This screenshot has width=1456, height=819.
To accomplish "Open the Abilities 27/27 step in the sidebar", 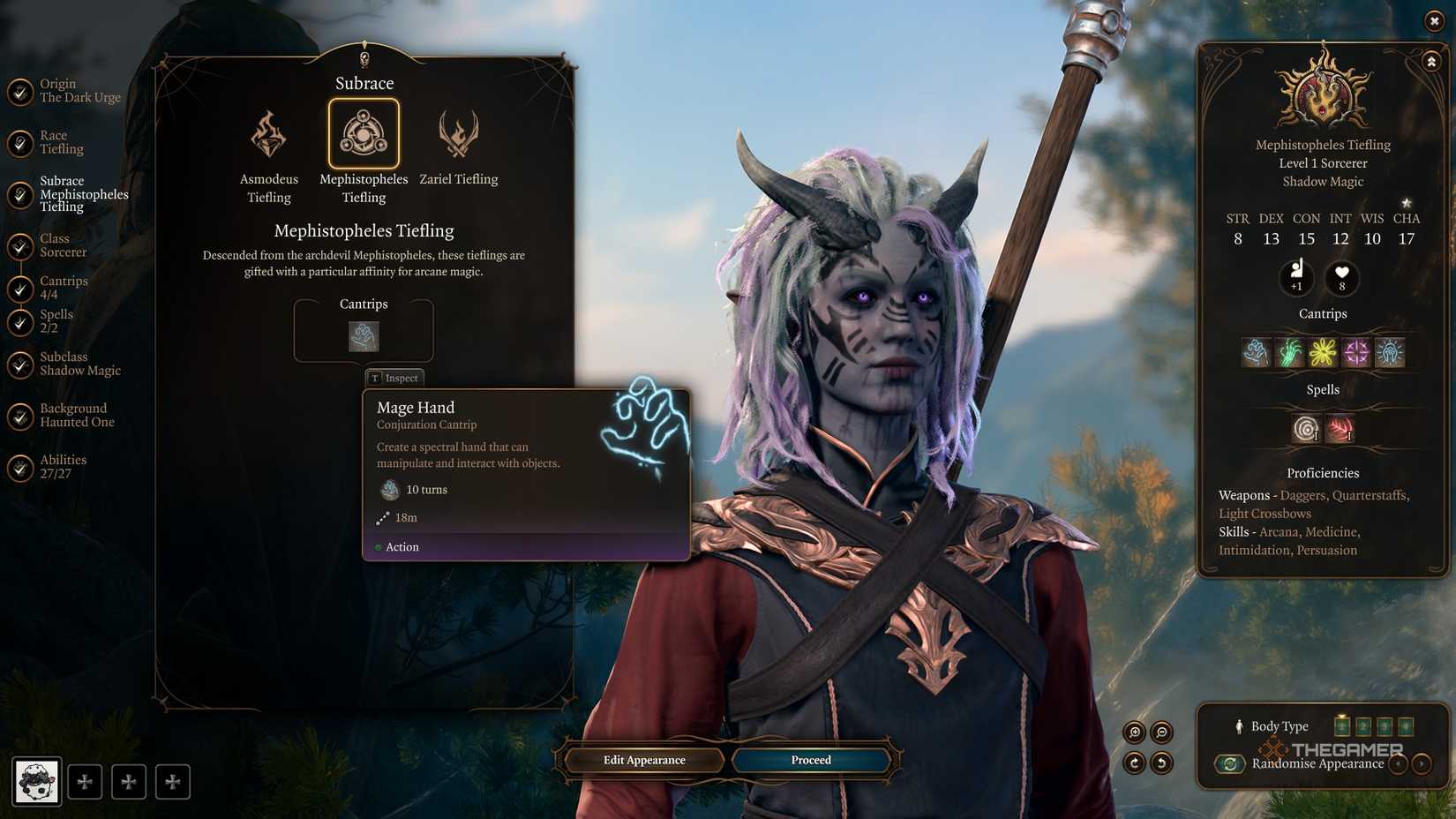I will tap(62, 465).
